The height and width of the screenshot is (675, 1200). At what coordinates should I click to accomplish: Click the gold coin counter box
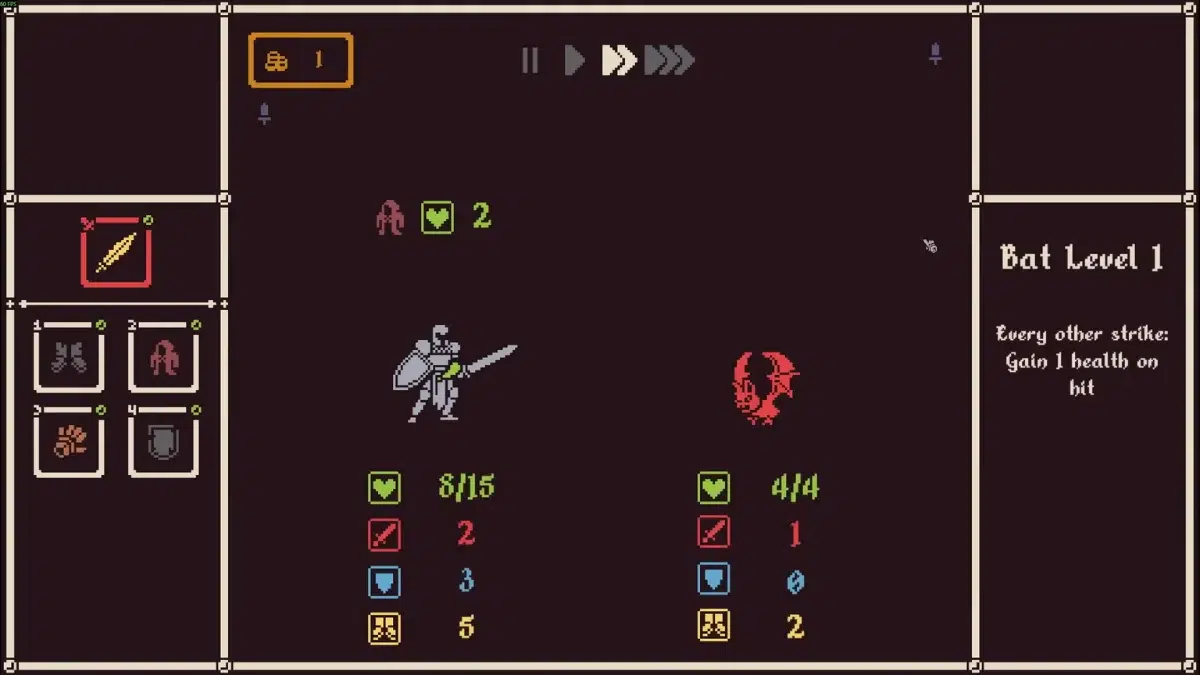301,60
